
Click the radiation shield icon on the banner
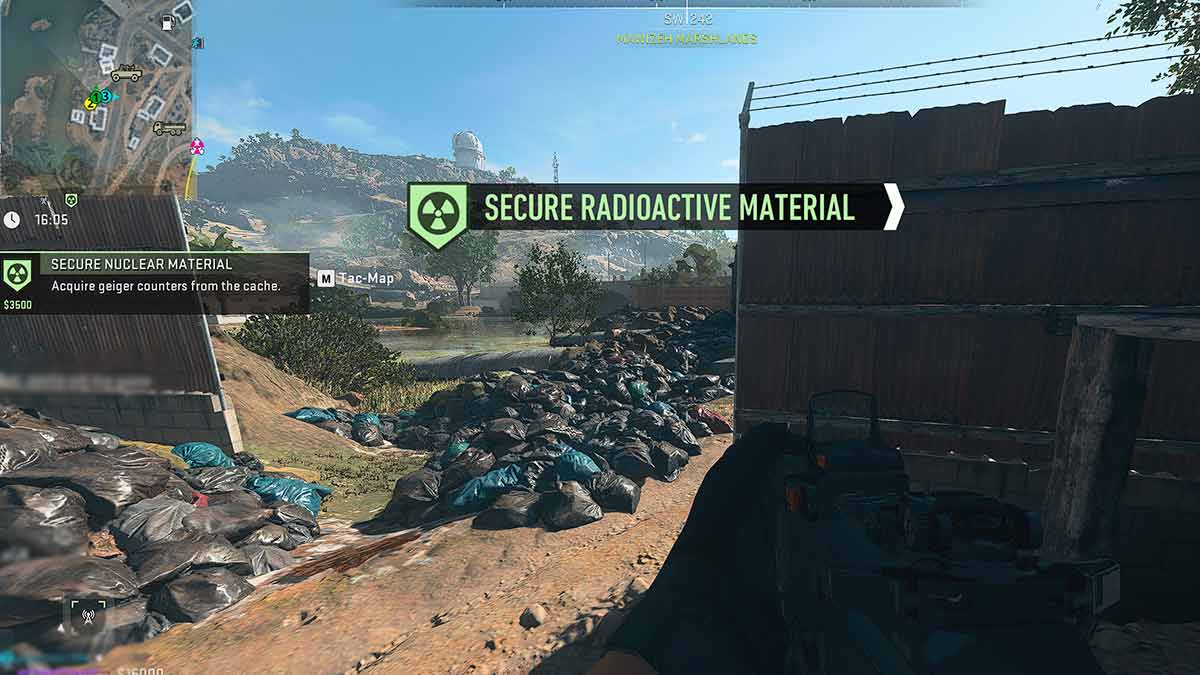tap(436, 213)
